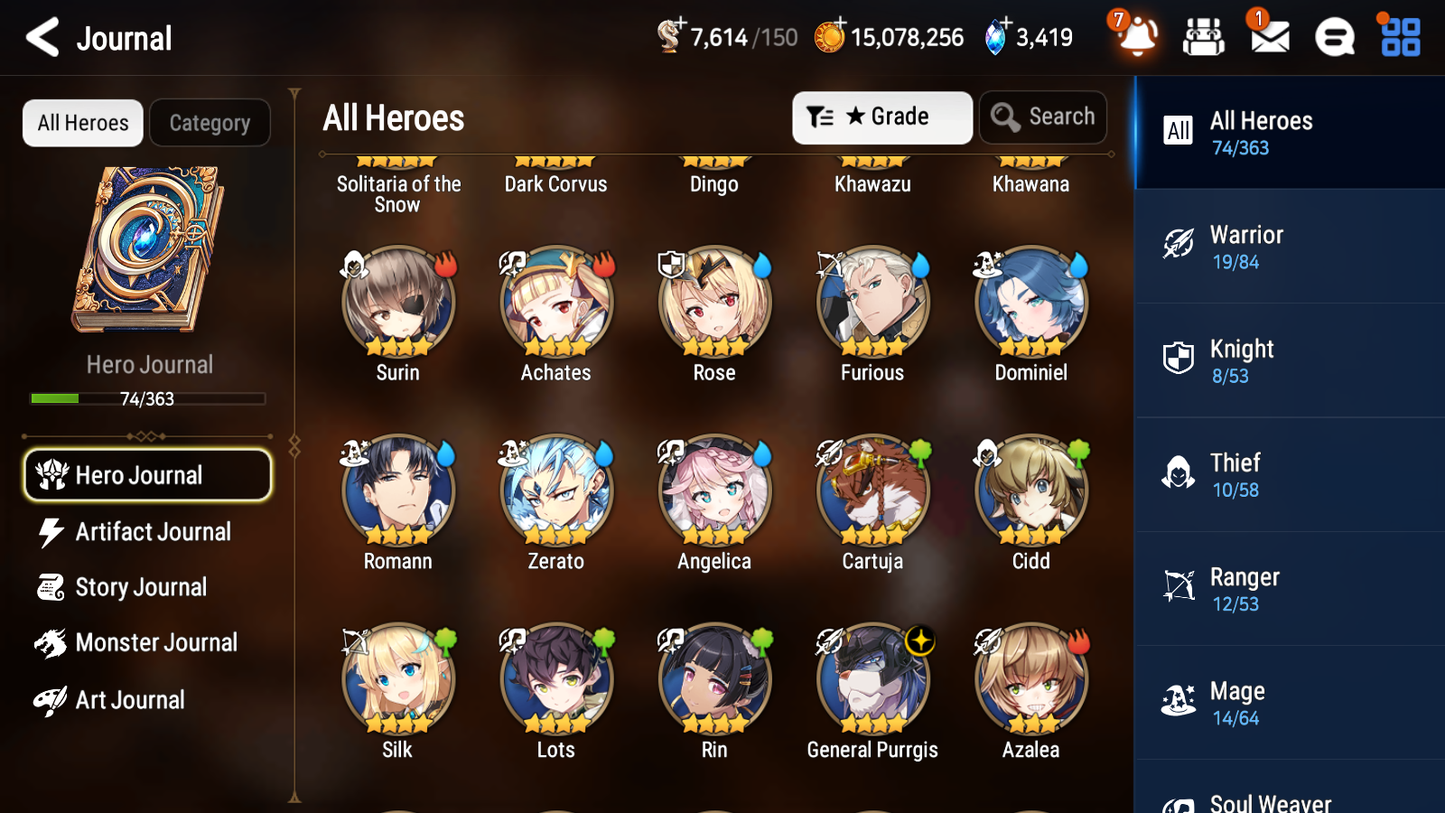1445x813 pixels.
Task: Click the Hero Journal progress bar
Action: (148, 397)
